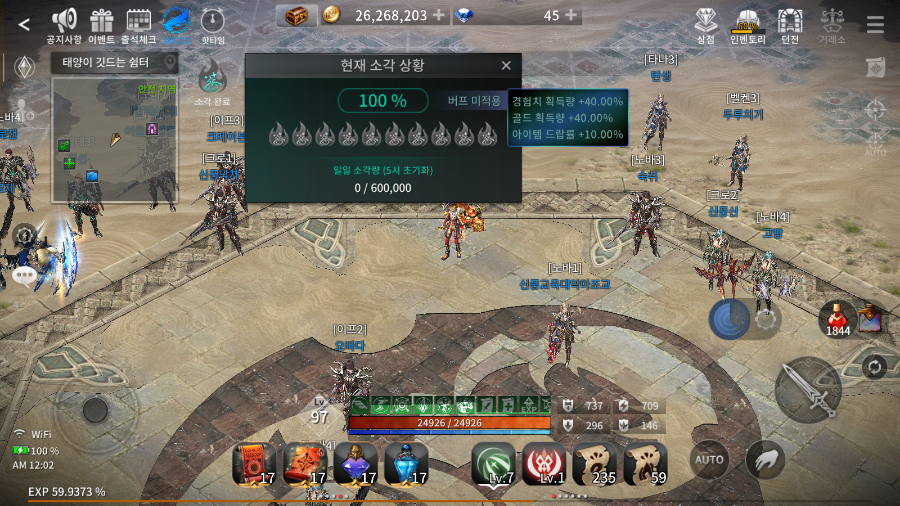
Task: Open the treasure chest icon beside gold
Action: [296, 15]
